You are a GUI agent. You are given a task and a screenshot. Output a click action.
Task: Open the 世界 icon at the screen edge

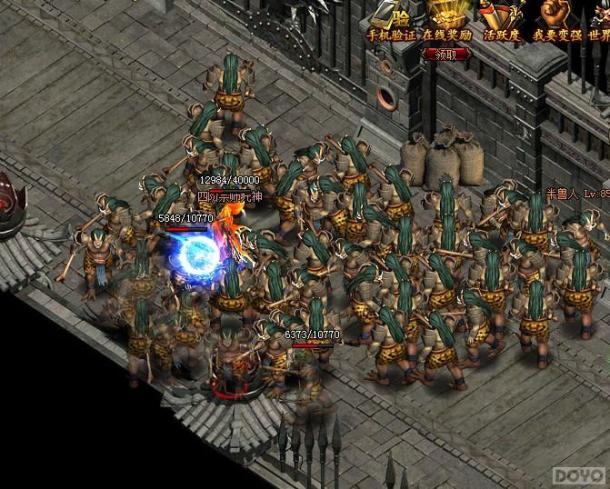tap(600, 20)
